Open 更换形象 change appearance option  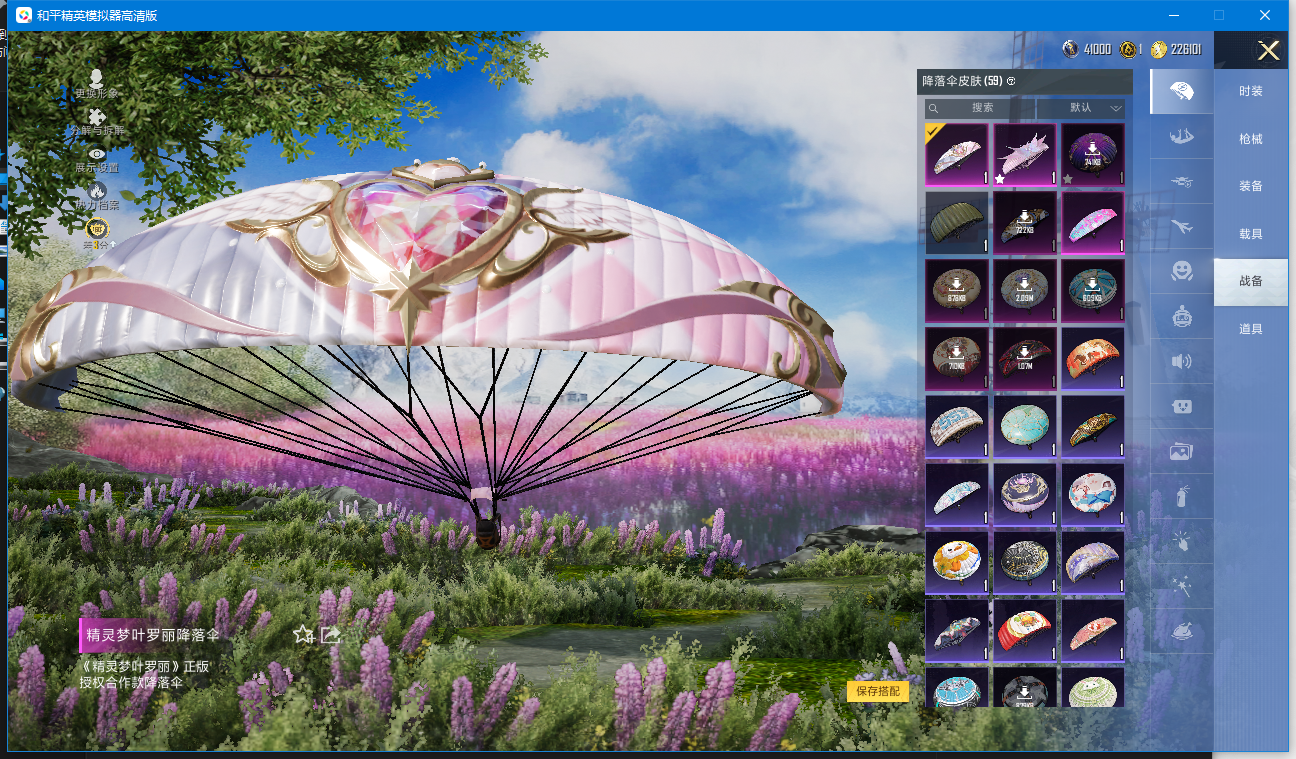click(96, 83)
